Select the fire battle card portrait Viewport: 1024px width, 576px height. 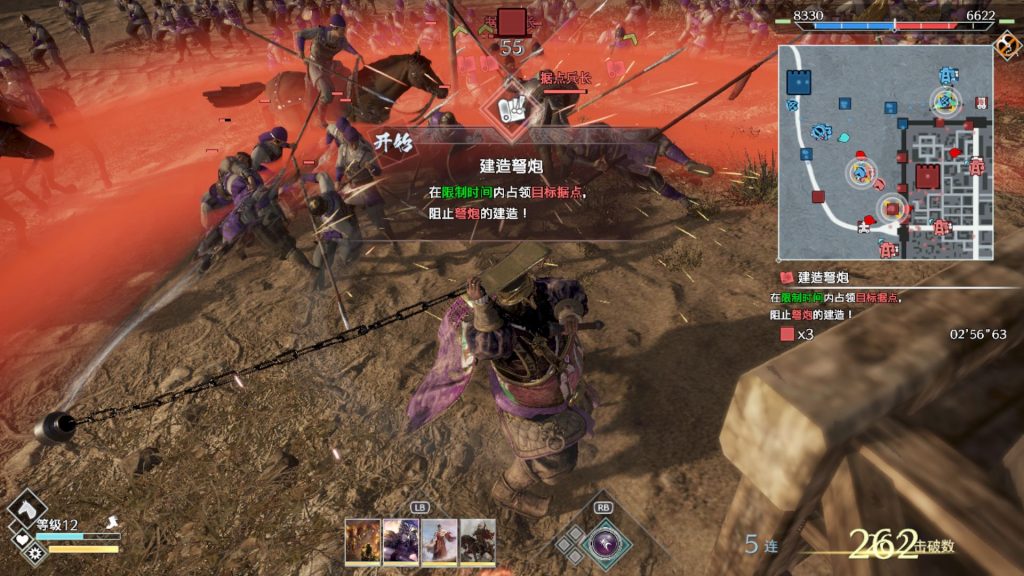362,540
